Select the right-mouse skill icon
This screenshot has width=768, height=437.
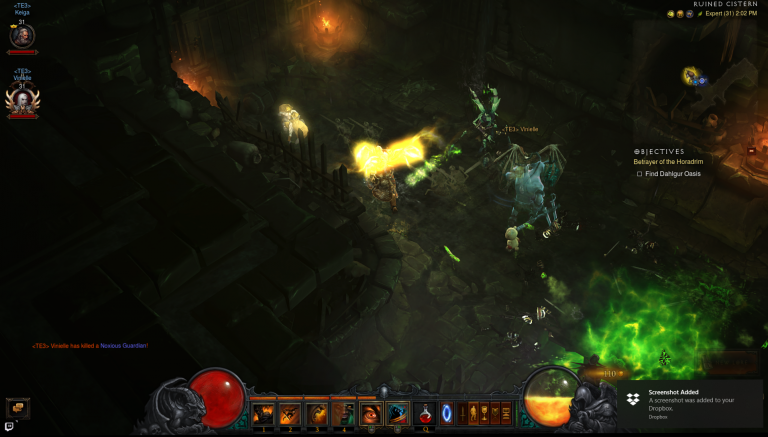click(x=397, y=413)
